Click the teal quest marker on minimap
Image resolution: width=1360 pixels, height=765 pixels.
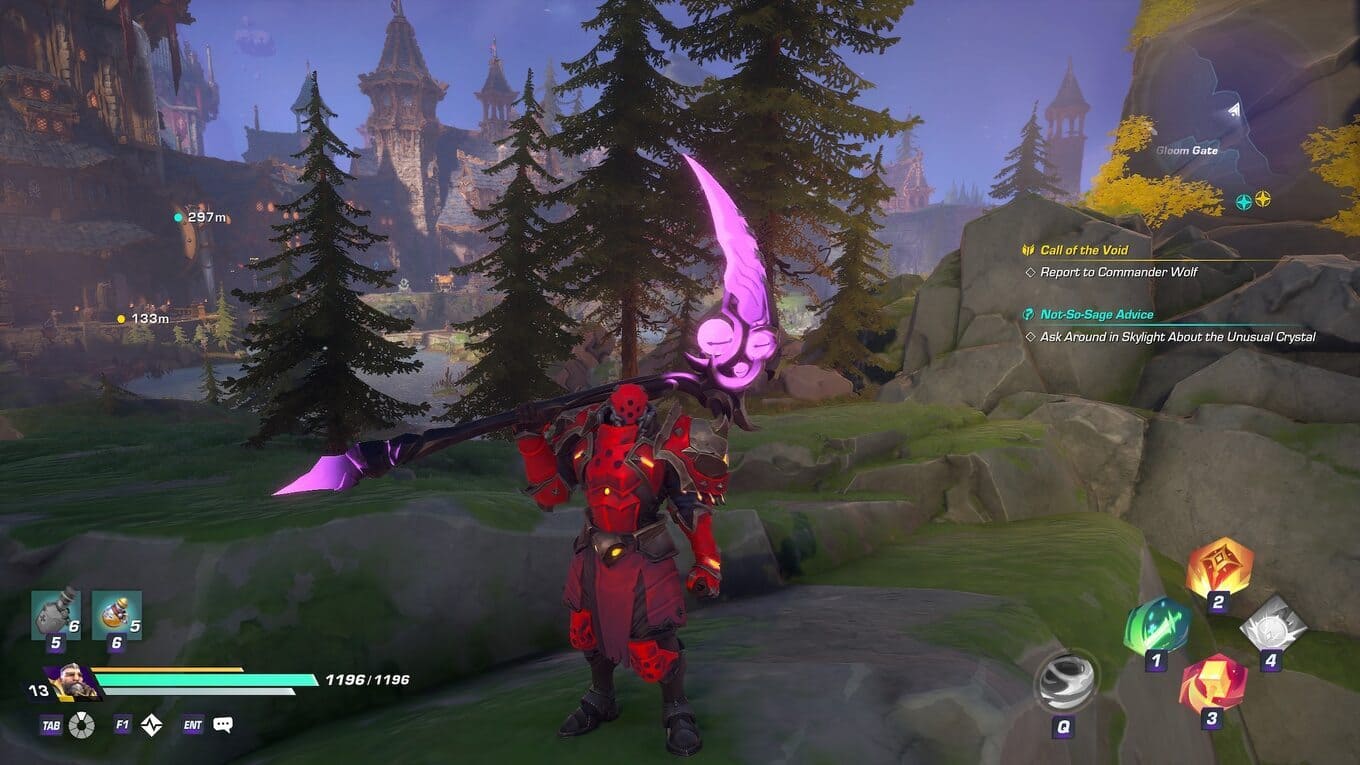(1244, 200)
